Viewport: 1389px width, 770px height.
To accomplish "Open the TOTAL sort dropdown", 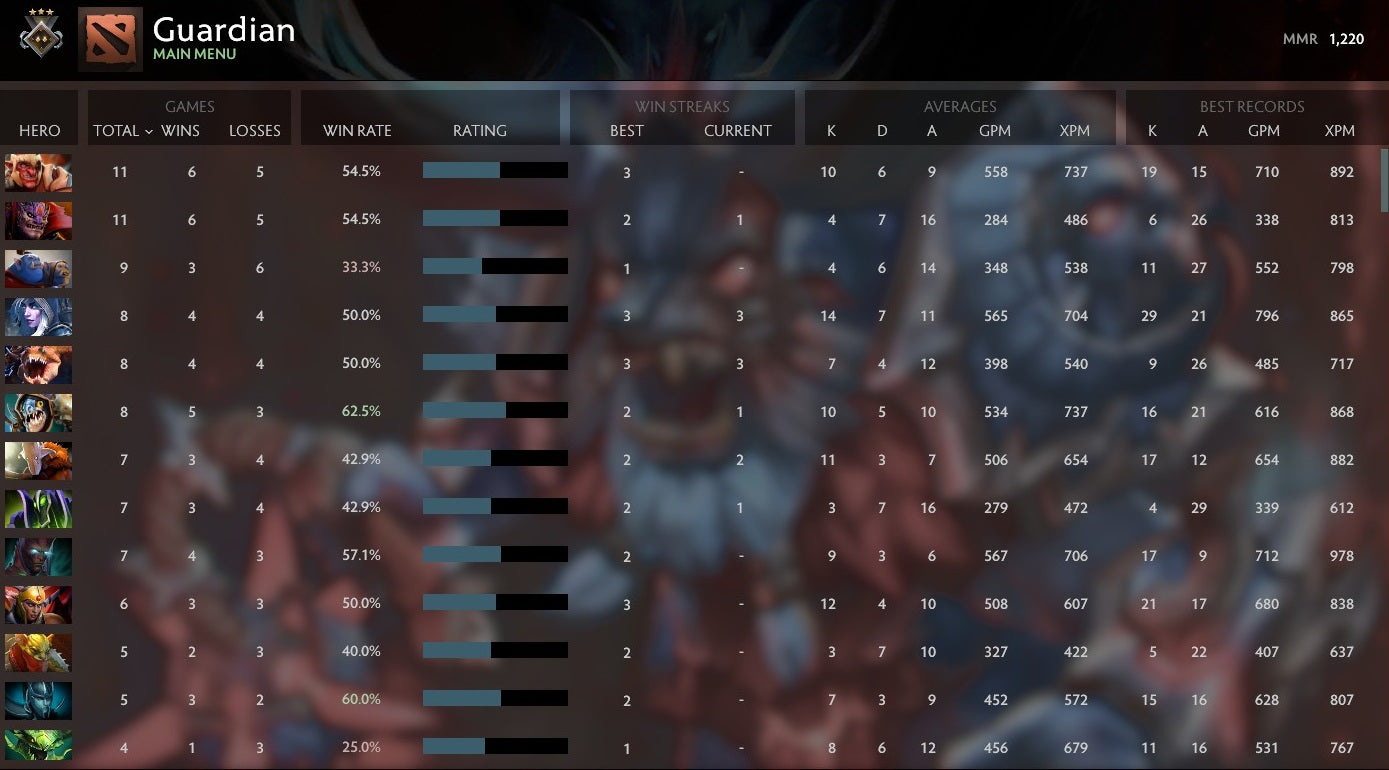I will pos(119,130).
